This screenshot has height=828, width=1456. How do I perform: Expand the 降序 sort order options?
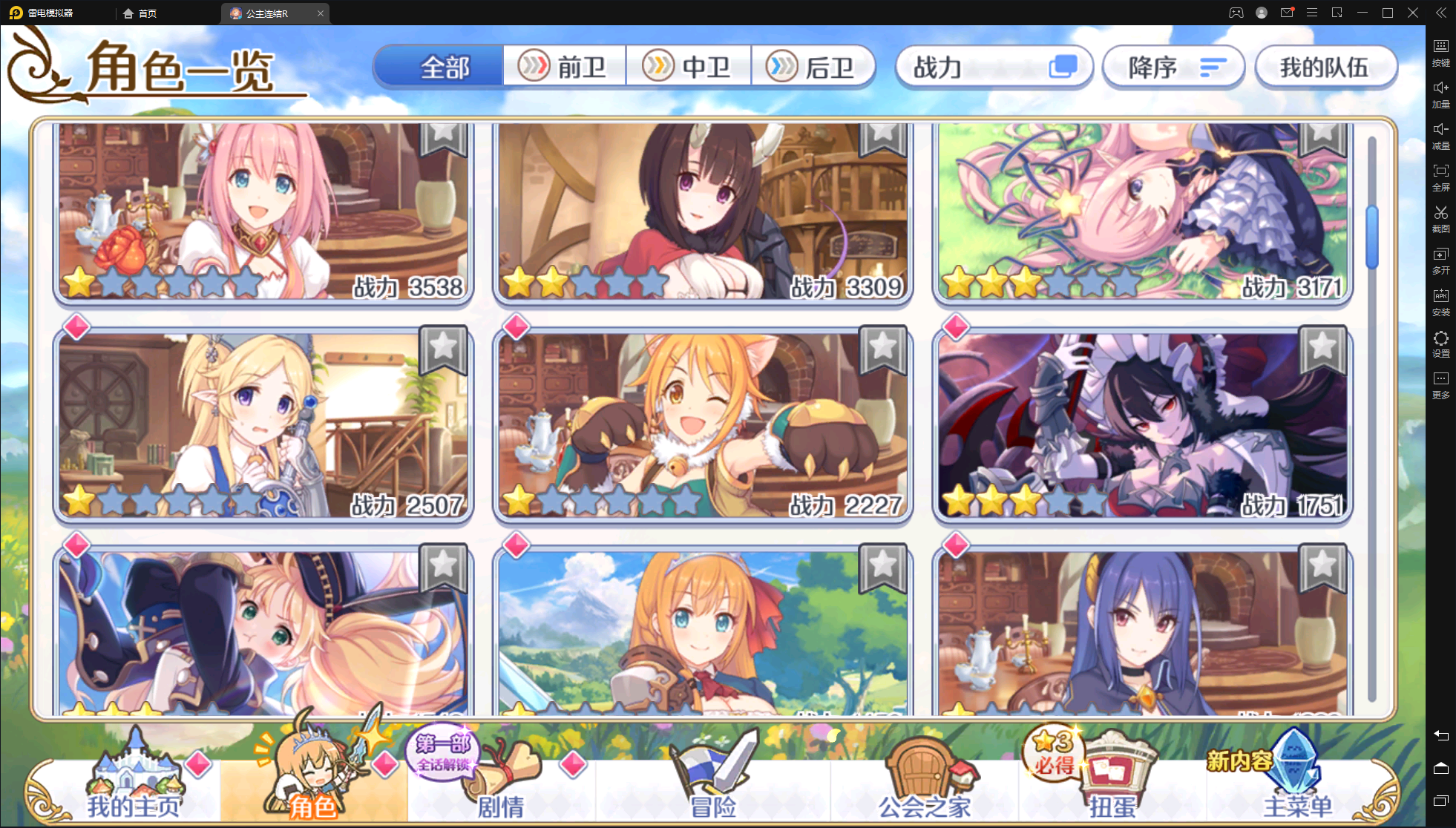click(x=1173, y=67)
